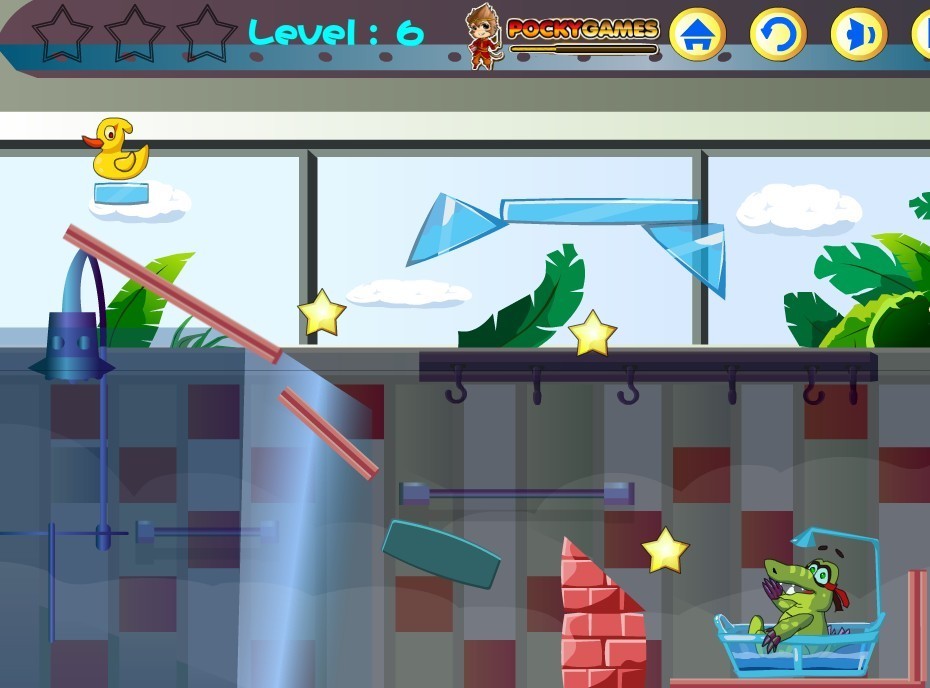Go to the home menu
The height and width of the screenshot is (688, 930).
click(x=697, y=36)
